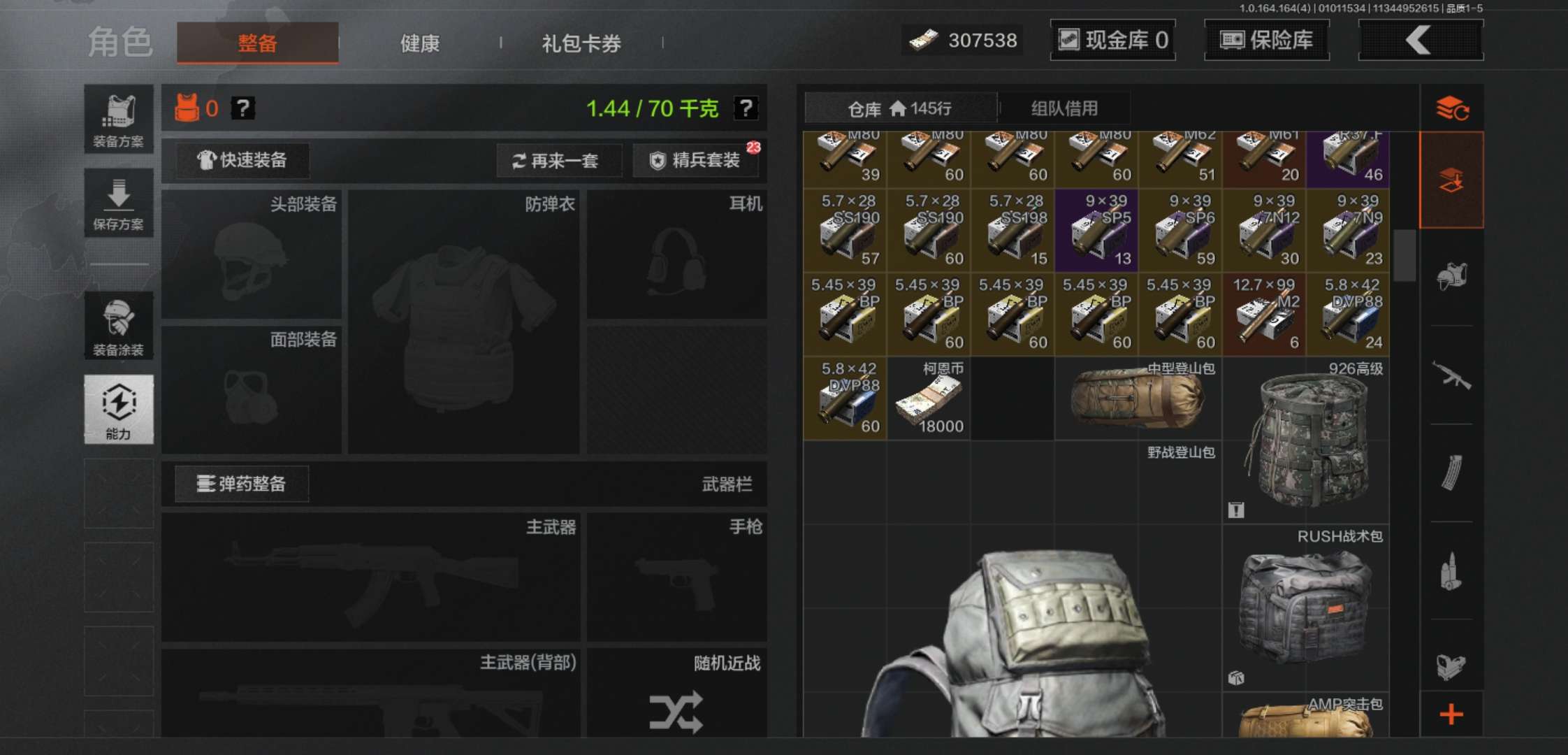Open the 装备涂装 panel icon
1568x755 pixels.
tap(118, 325)
